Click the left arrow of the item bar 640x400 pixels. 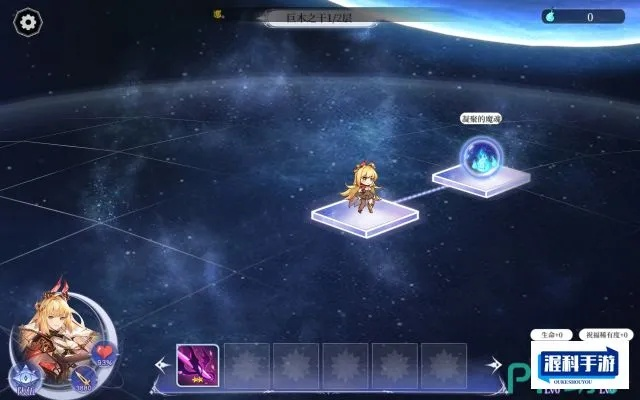pos(162,366)
